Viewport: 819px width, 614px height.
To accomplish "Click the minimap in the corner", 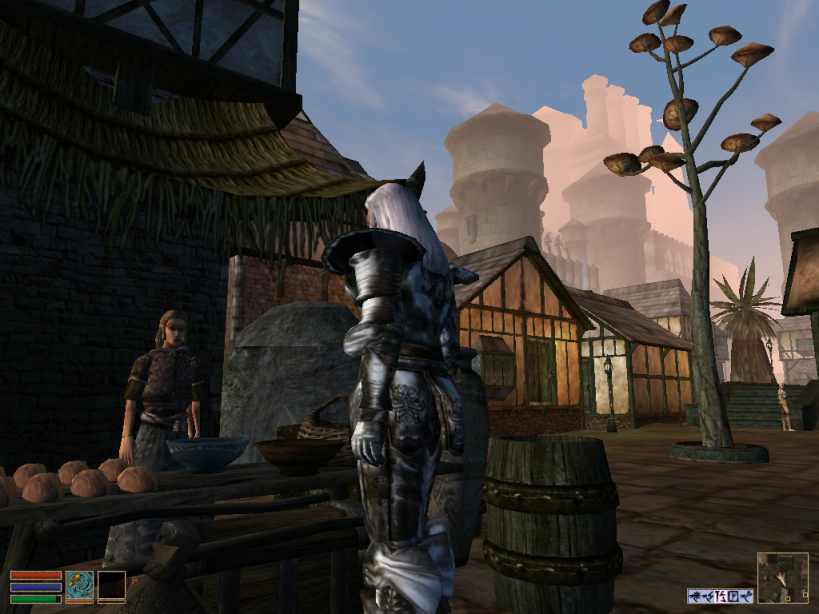I will (x=782, y=577).
